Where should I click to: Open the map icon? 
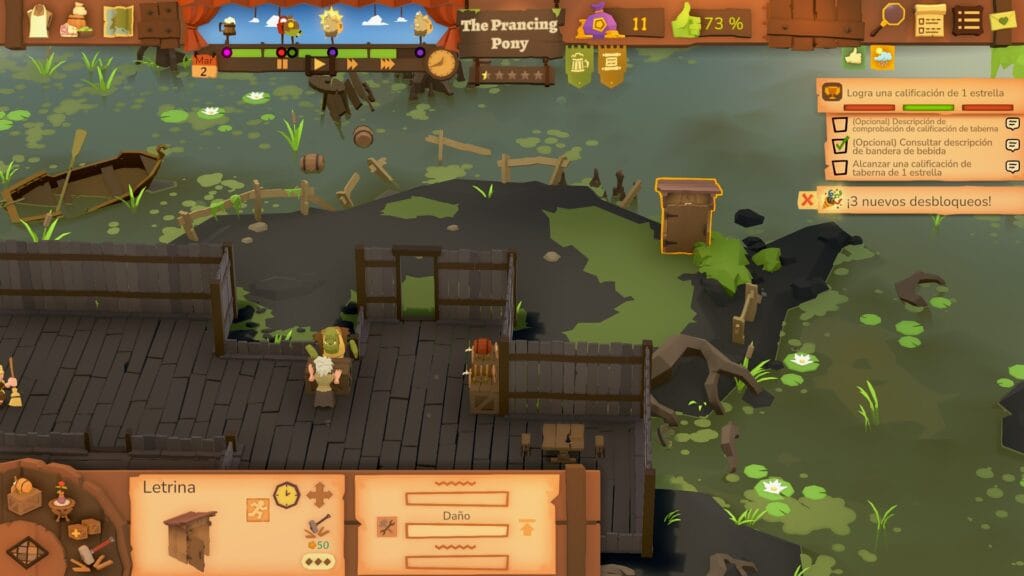tap(118, 20)
